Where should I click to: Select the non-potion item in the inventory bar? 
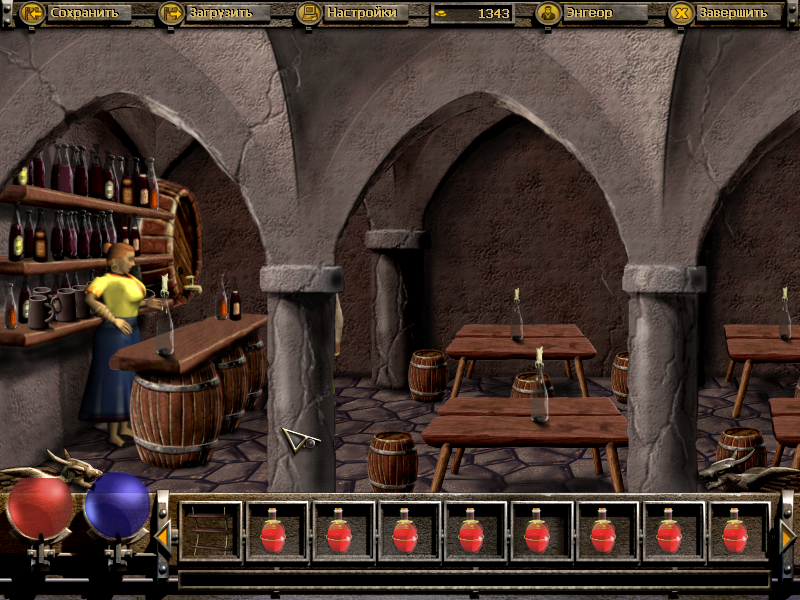211,531
